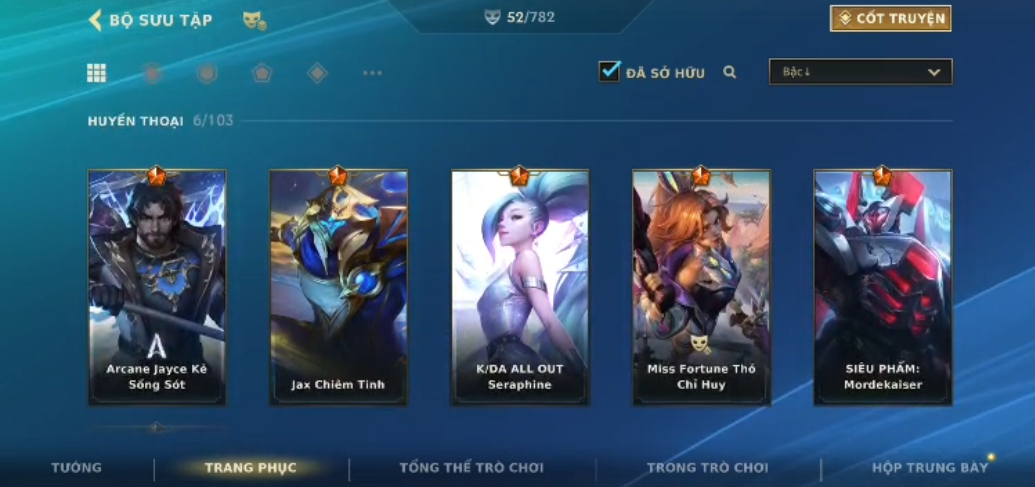
Task: Go back from Bộ Sưu Tập screen
Action: [96, 20]
